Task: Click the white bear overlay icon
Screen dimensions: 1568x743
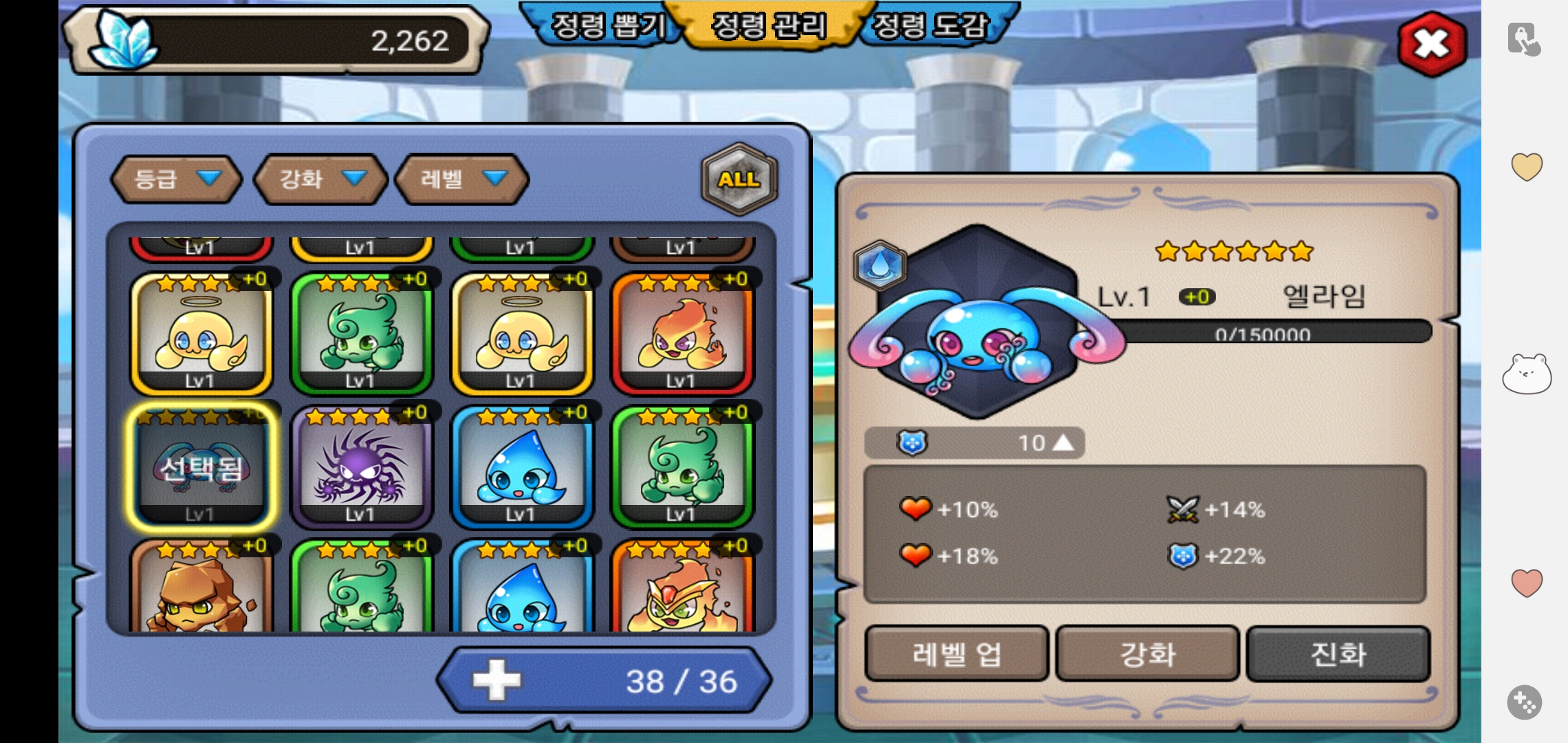Action: click(1526, 375)
